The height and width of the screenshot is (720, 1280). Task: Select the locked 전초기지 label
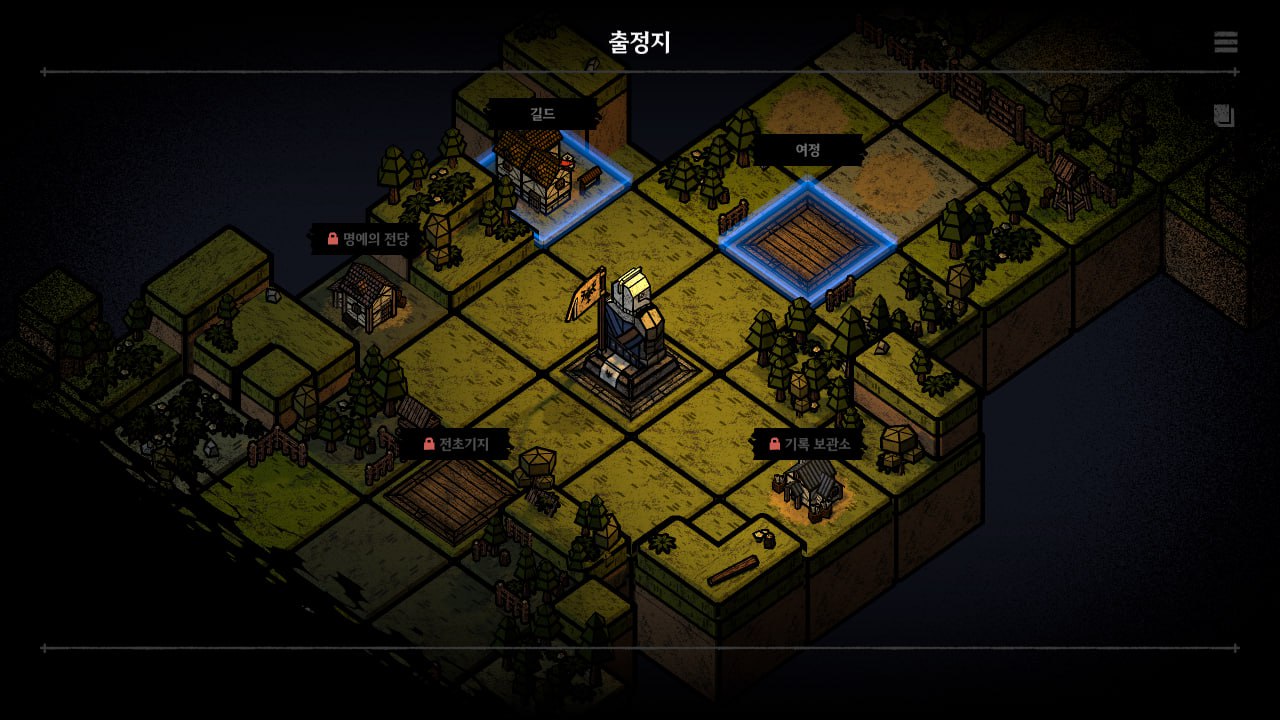[x=455, y=444]
